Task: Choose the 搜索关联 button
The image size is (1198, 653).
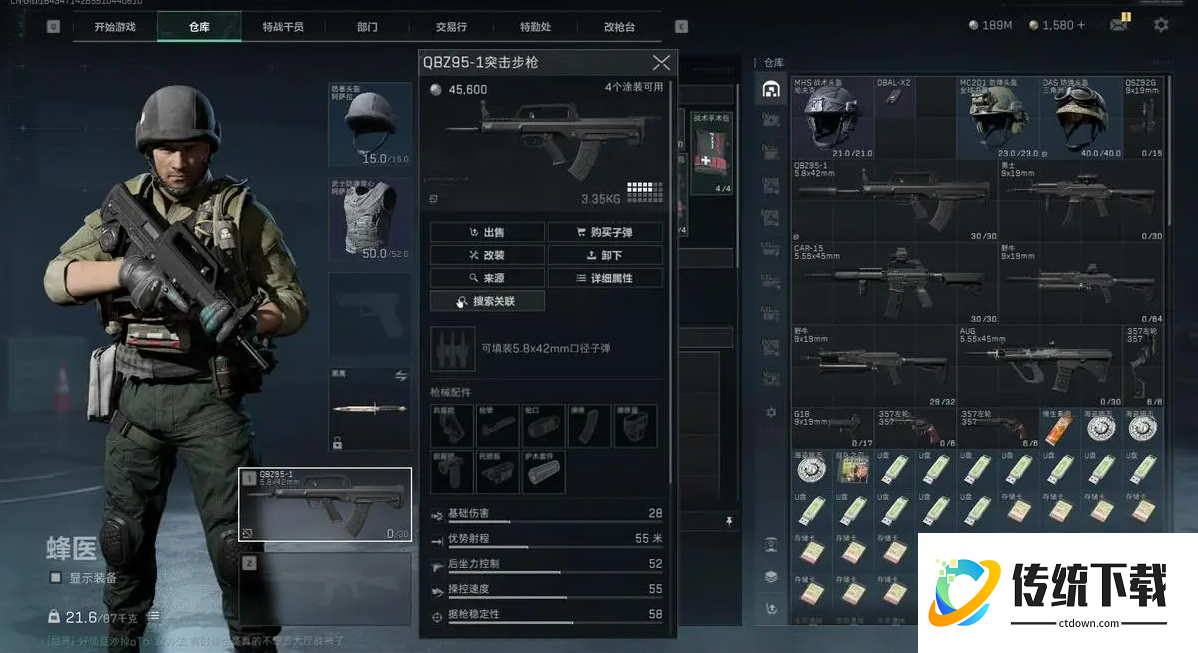Action: [488, 301]
